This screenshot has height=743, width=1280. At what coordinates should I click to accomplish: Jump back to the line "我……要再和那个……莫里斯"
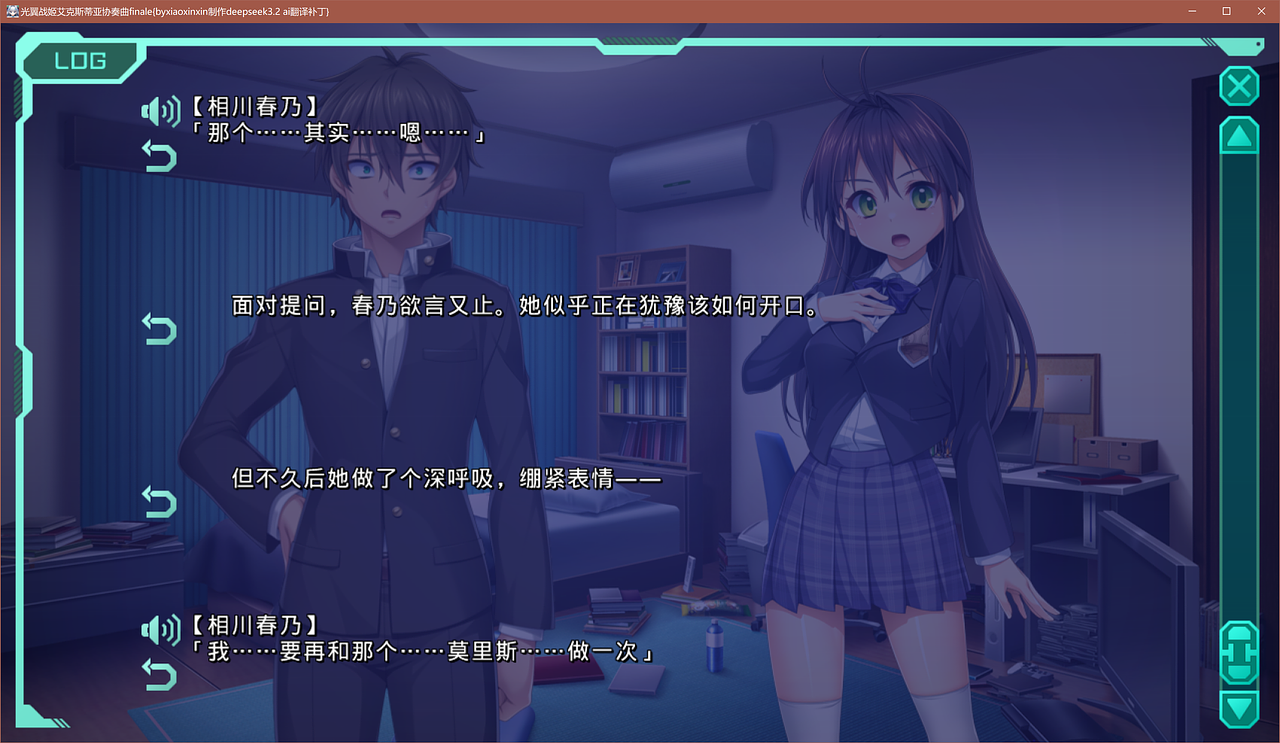tap(159, 674)
